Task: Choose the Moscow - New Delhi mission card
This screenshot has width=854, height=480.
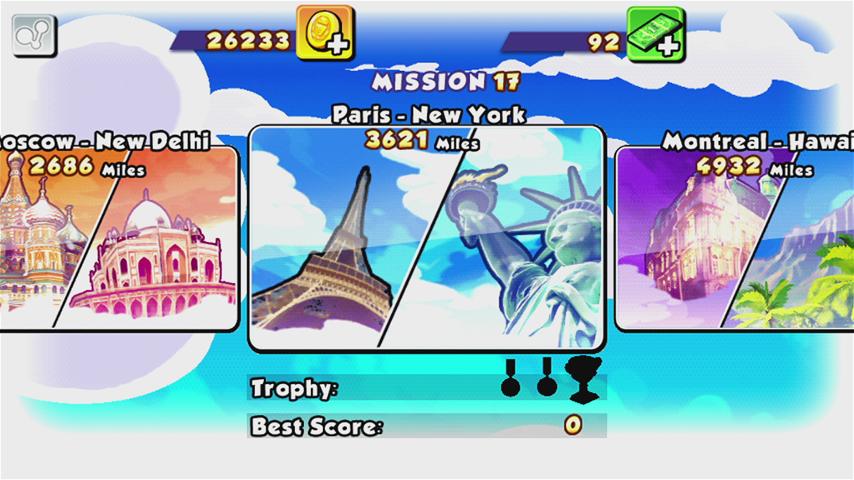Action: (118, 240)
